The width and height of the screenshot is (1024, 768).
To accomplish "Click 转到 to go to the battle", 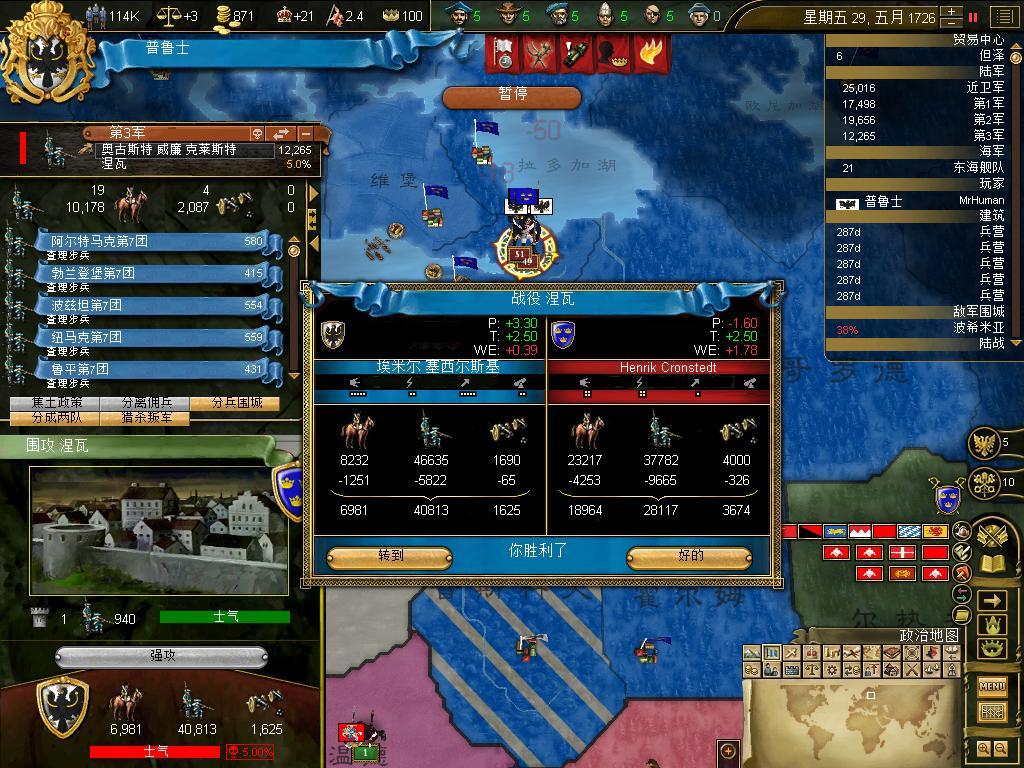I will pyautogui.click(x=389, y=556).
